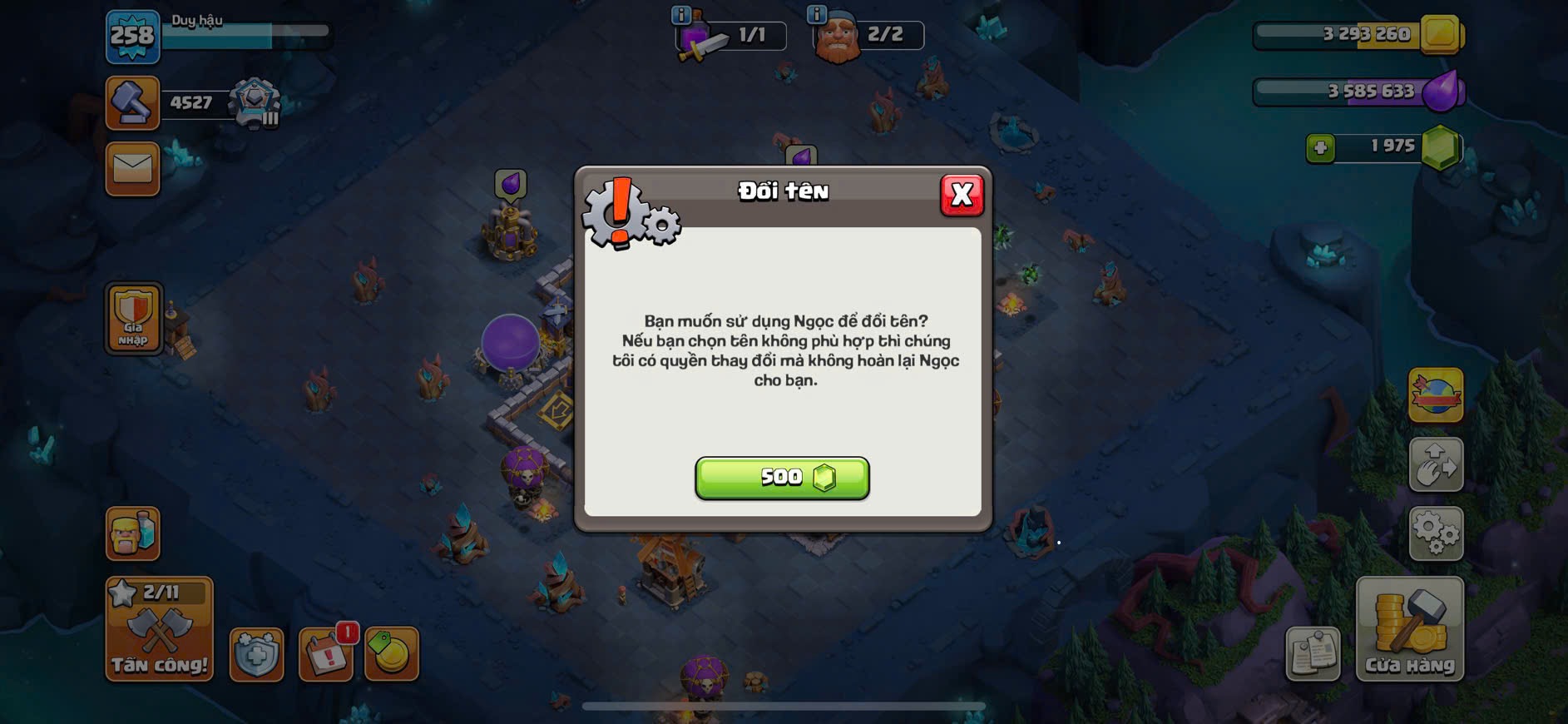Open the mail envelope inbox

click(132, 169)
